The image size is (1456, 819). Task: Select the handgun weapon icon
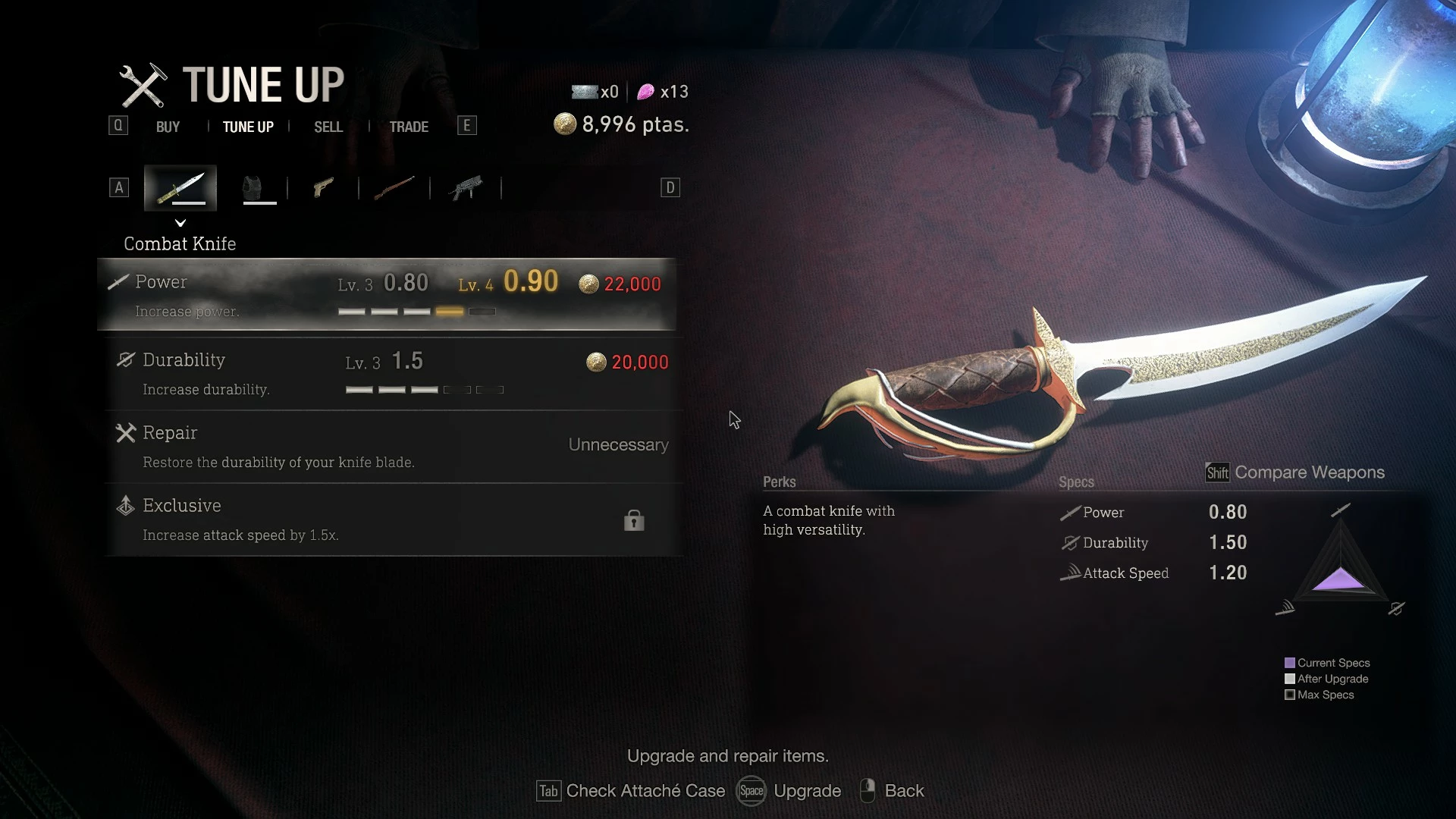323,187
